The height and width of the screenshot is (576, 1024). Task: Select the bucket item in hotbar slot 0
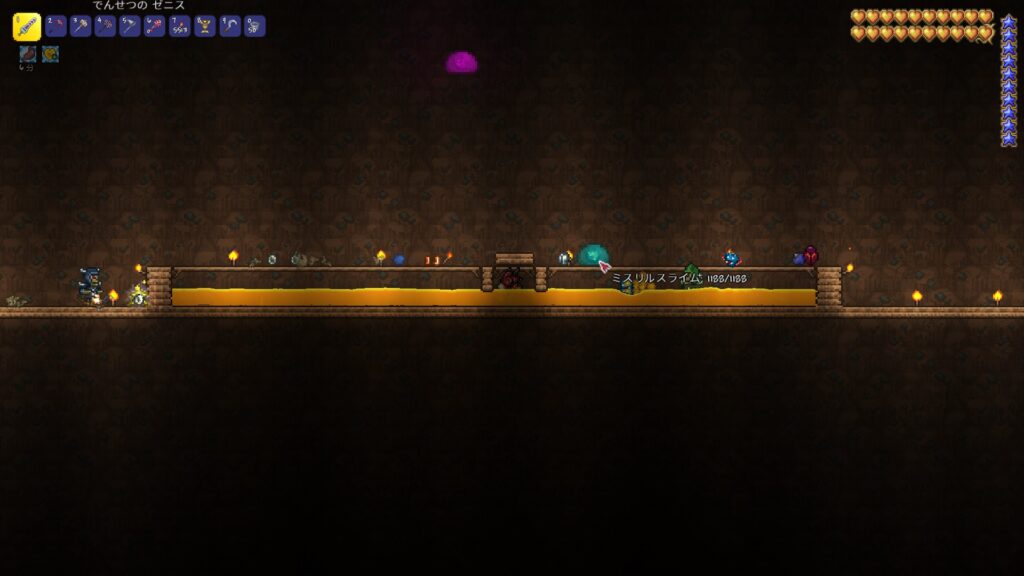(256, 27)
